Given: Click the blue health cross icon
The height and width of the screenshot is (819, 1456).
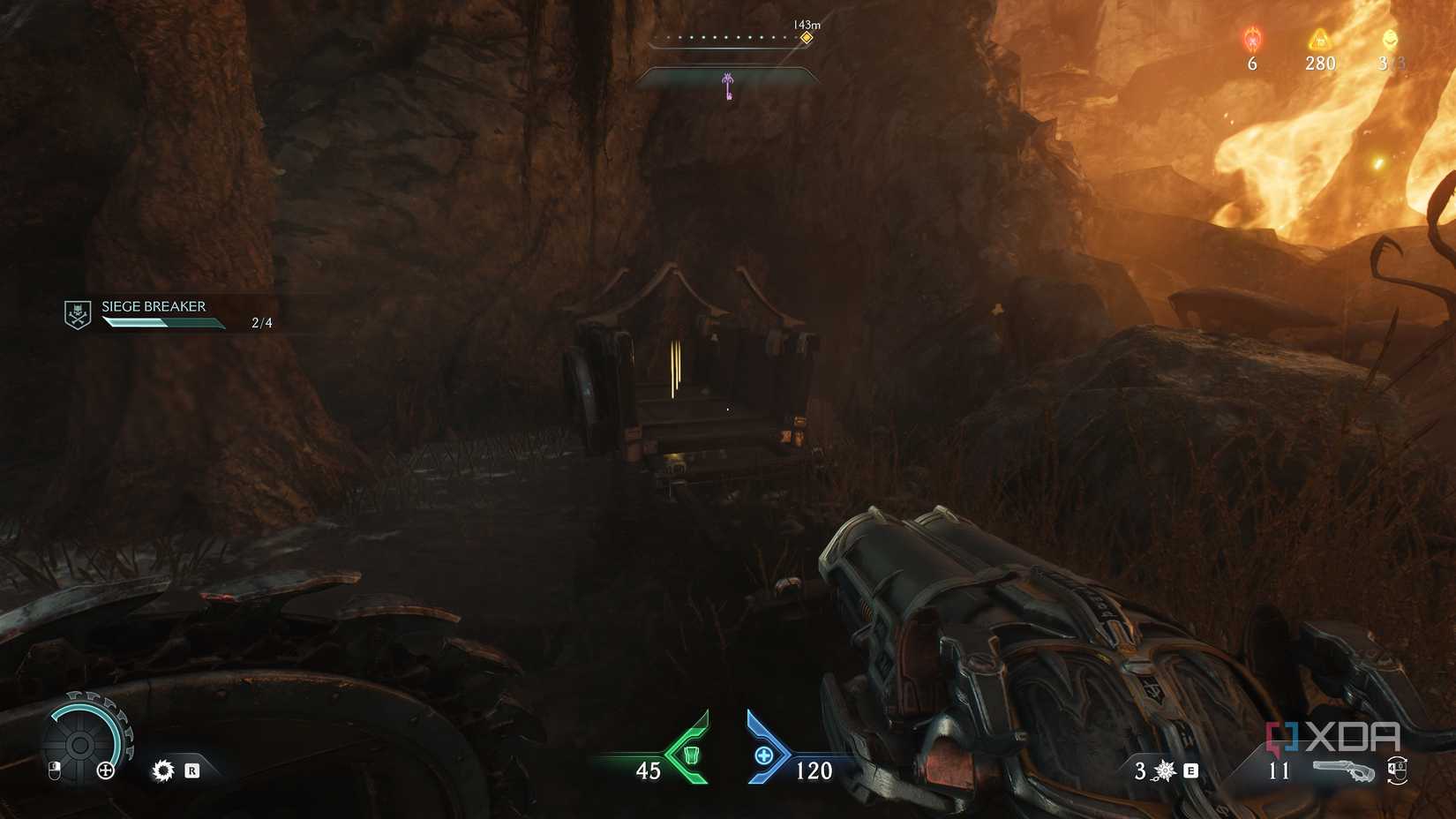Looking at the screenshot, I should click(x=764, y=755).
